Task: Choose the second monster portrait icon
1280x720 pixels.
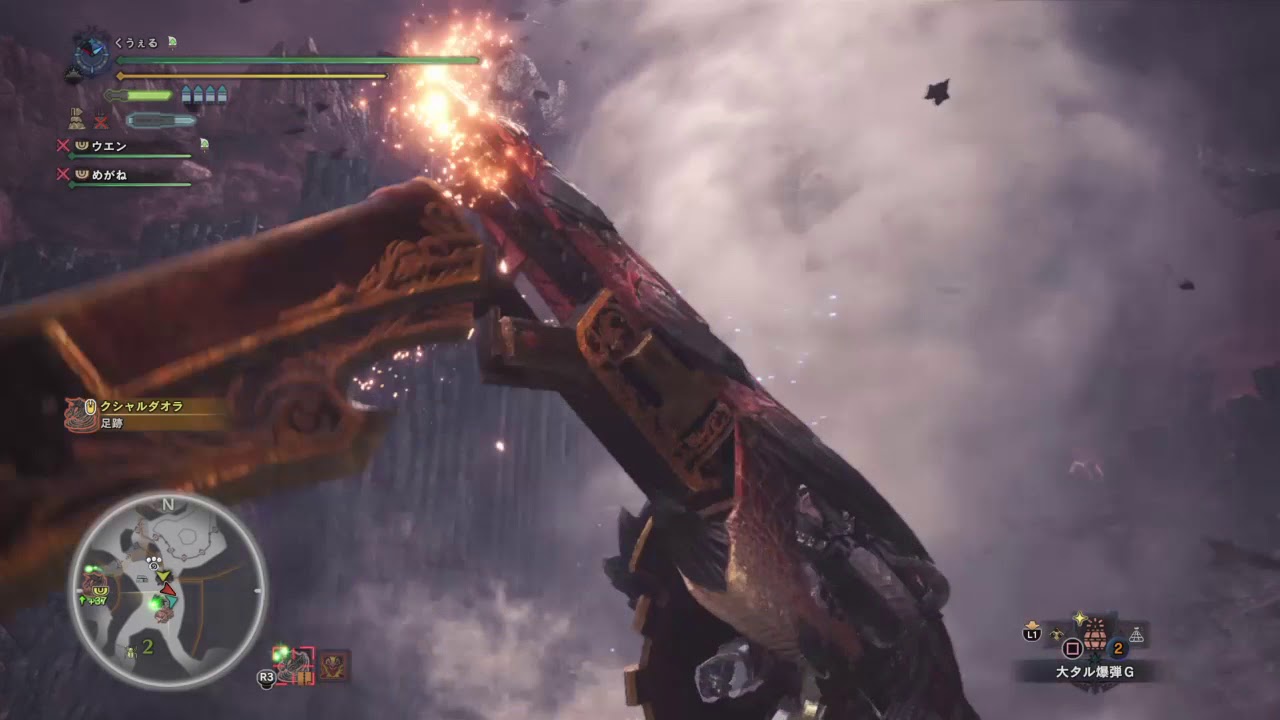Action: [334, 664]
